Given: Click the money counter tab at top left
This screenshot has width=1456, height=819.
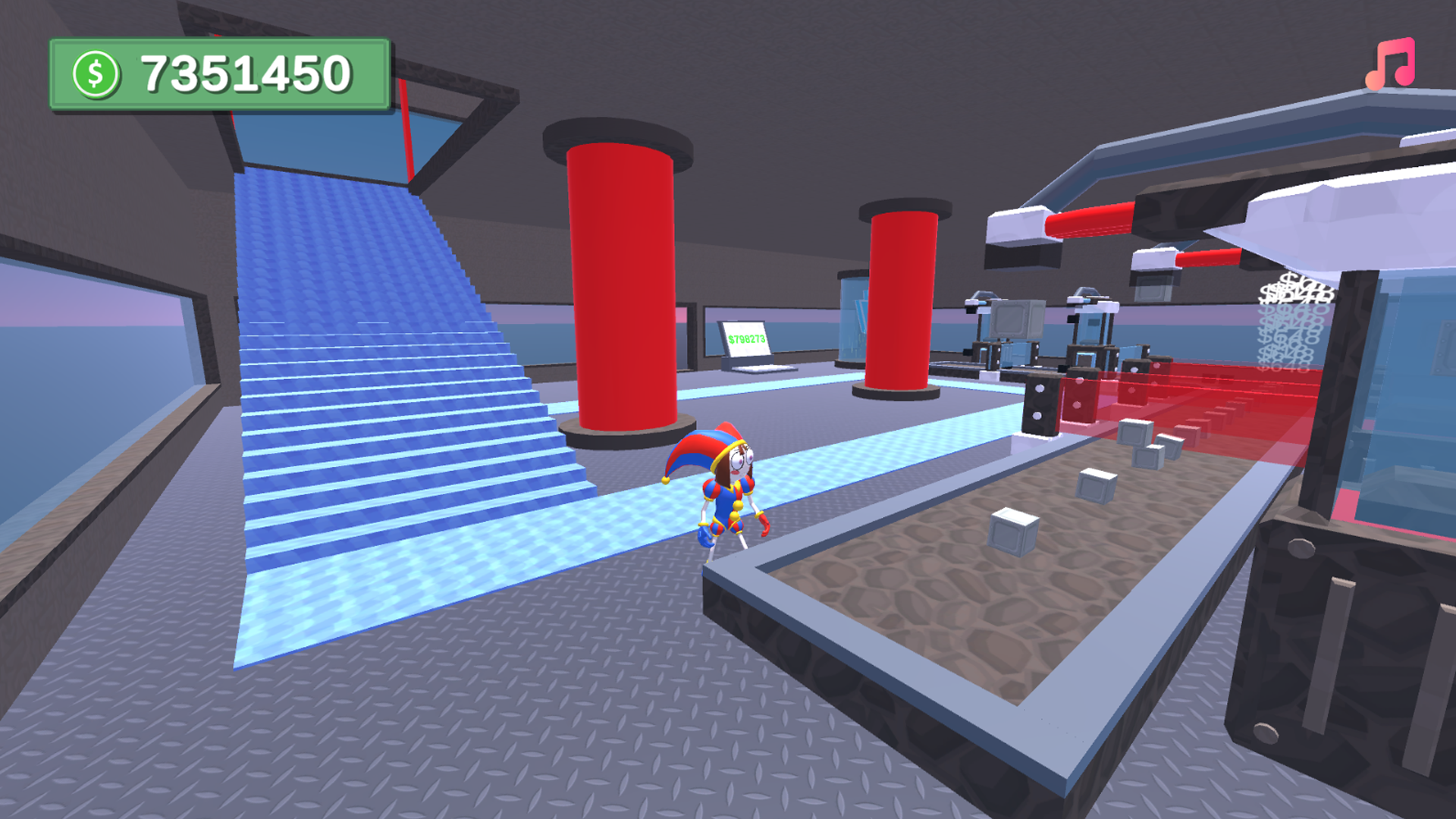Looking at the screenshot, I should [x=220, y=72].
